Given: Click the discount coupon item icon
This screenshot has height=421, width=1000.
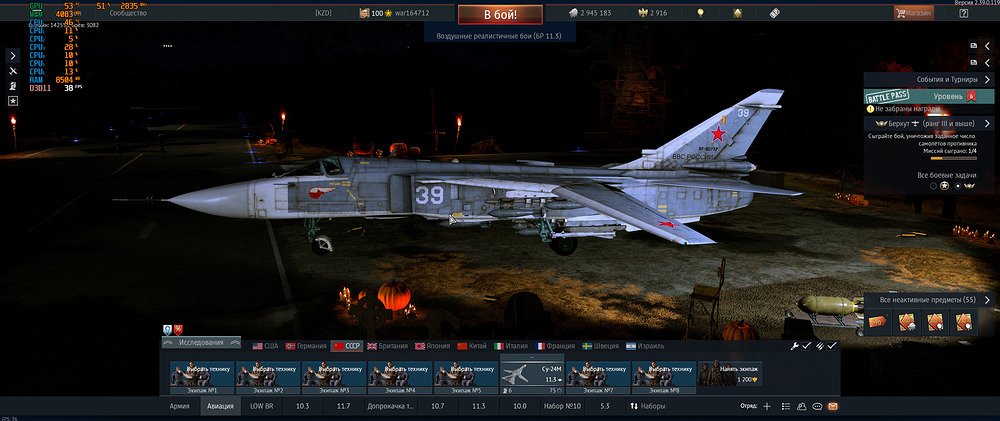Looking at the screenshot, I should coord(877,322).
